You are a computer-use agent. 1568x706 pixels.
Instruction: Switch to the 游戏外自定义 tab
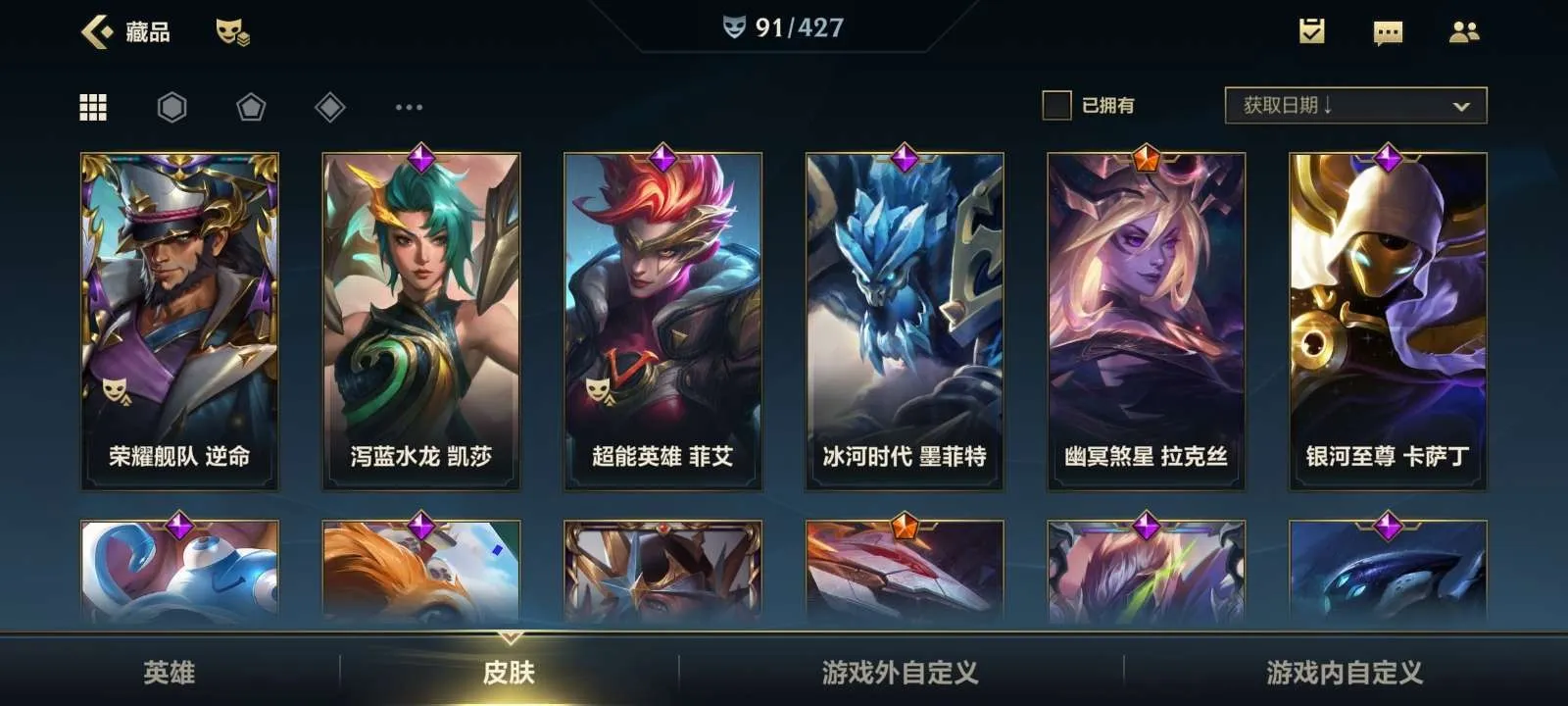tap(900, 672)
